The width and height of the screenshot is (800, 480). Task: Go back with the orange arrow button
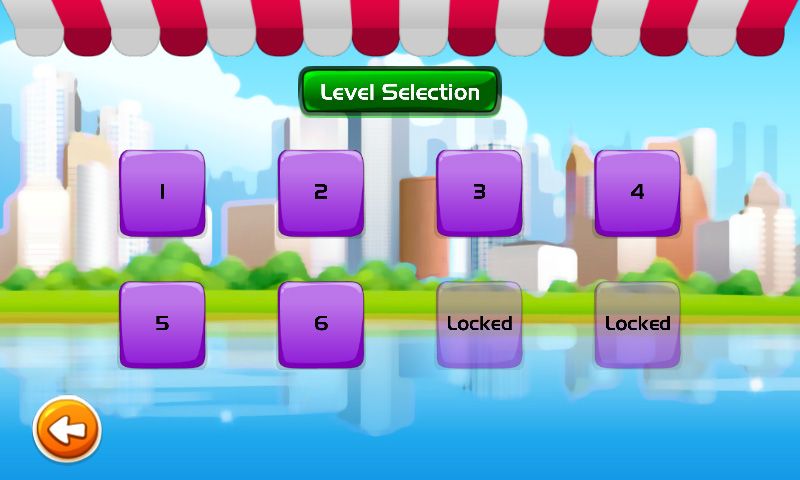click(x=67, y=430)
